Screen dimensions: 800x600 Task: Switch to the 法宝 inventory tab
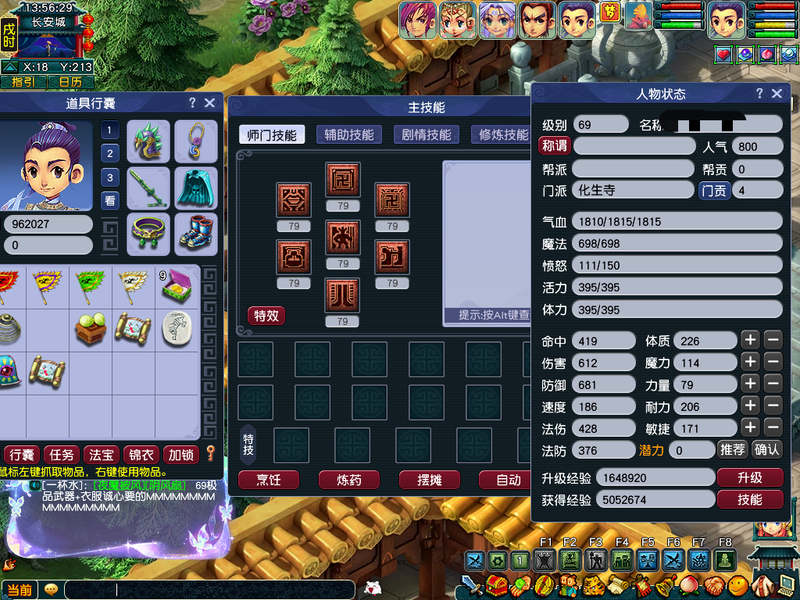coord(101,455)
